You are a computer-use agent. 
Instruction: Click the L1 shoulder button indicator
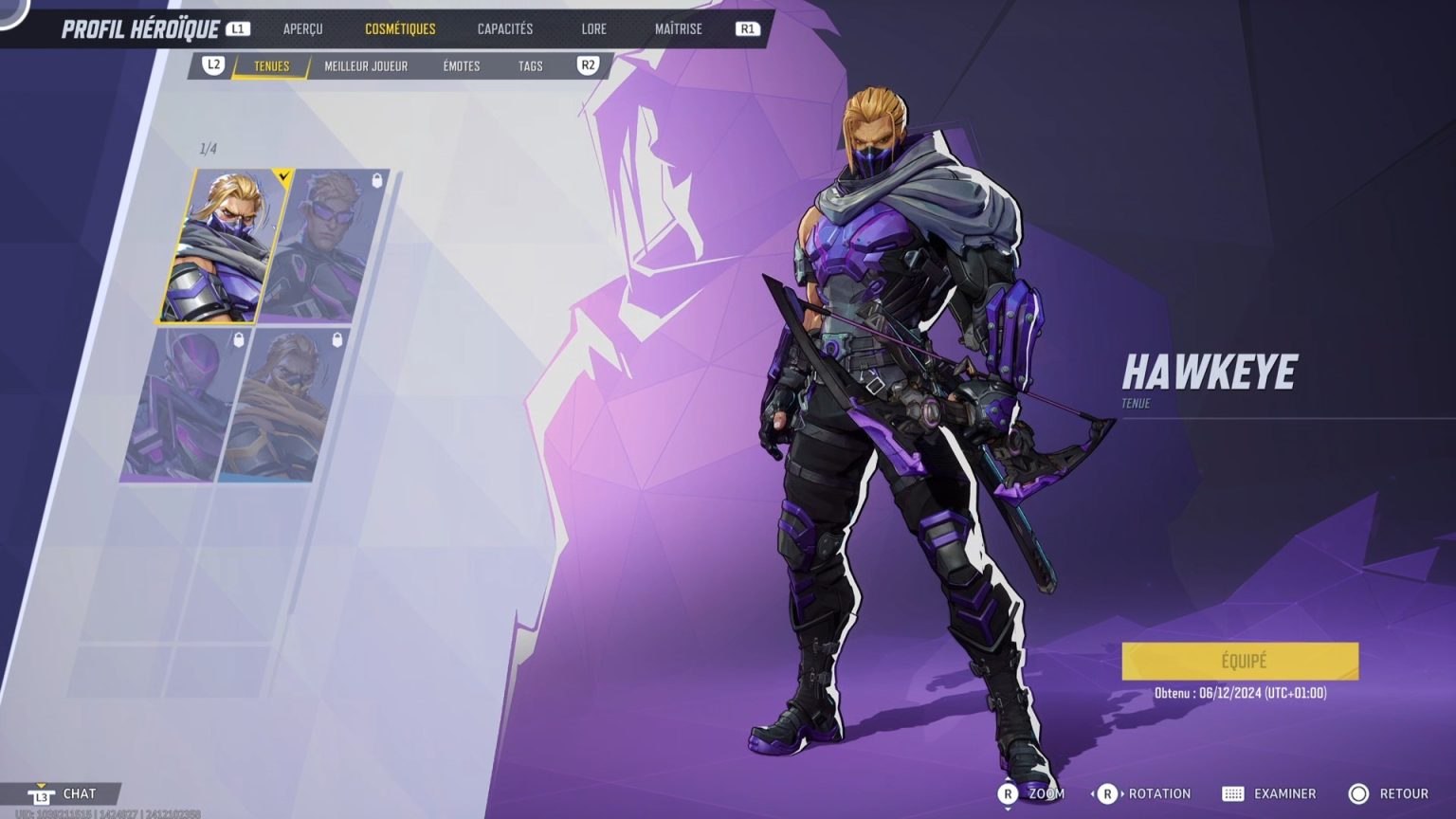coord(236,28)
